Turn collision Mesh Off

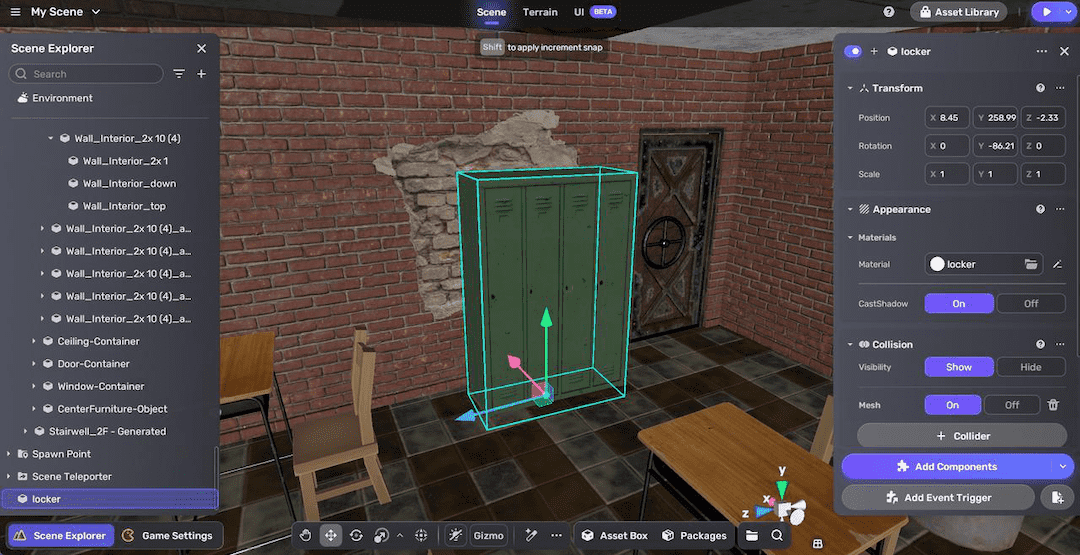pyautogui.click(x=1011, y=405)
